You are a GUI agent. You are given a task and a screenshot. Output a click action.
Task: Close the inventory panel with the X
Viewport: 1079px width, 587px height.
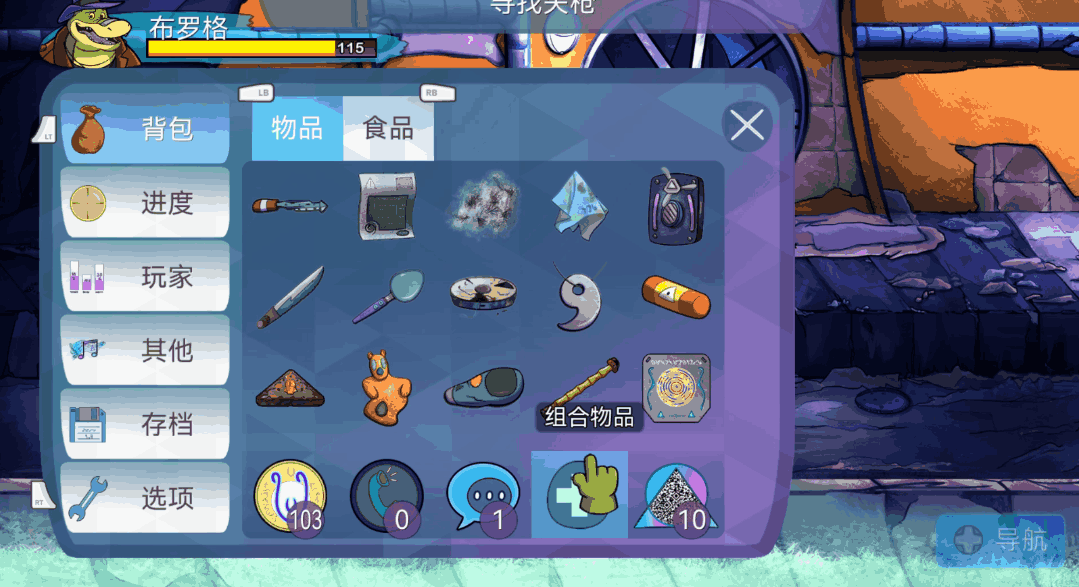747,126
